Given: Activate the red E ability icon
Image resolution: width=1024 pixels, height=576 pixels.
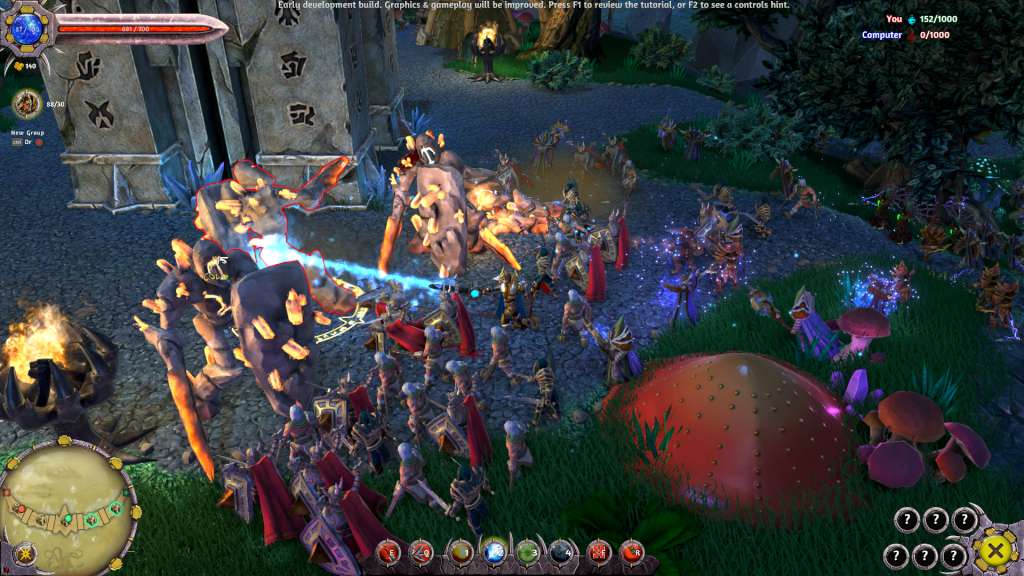Looking at the screenshot, I should (x=388, y=550).
